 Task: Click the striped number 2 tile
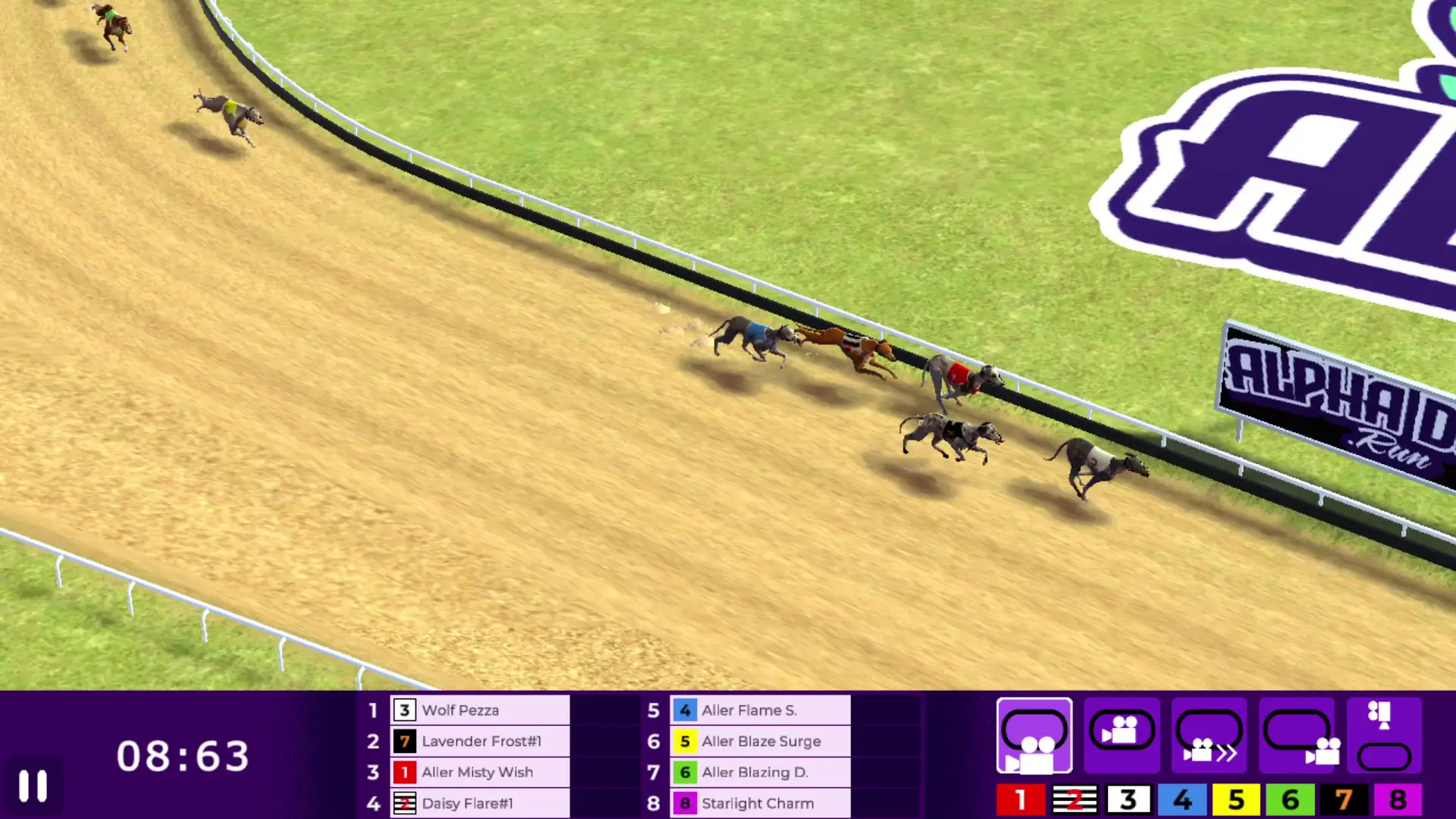point(1075,799)
